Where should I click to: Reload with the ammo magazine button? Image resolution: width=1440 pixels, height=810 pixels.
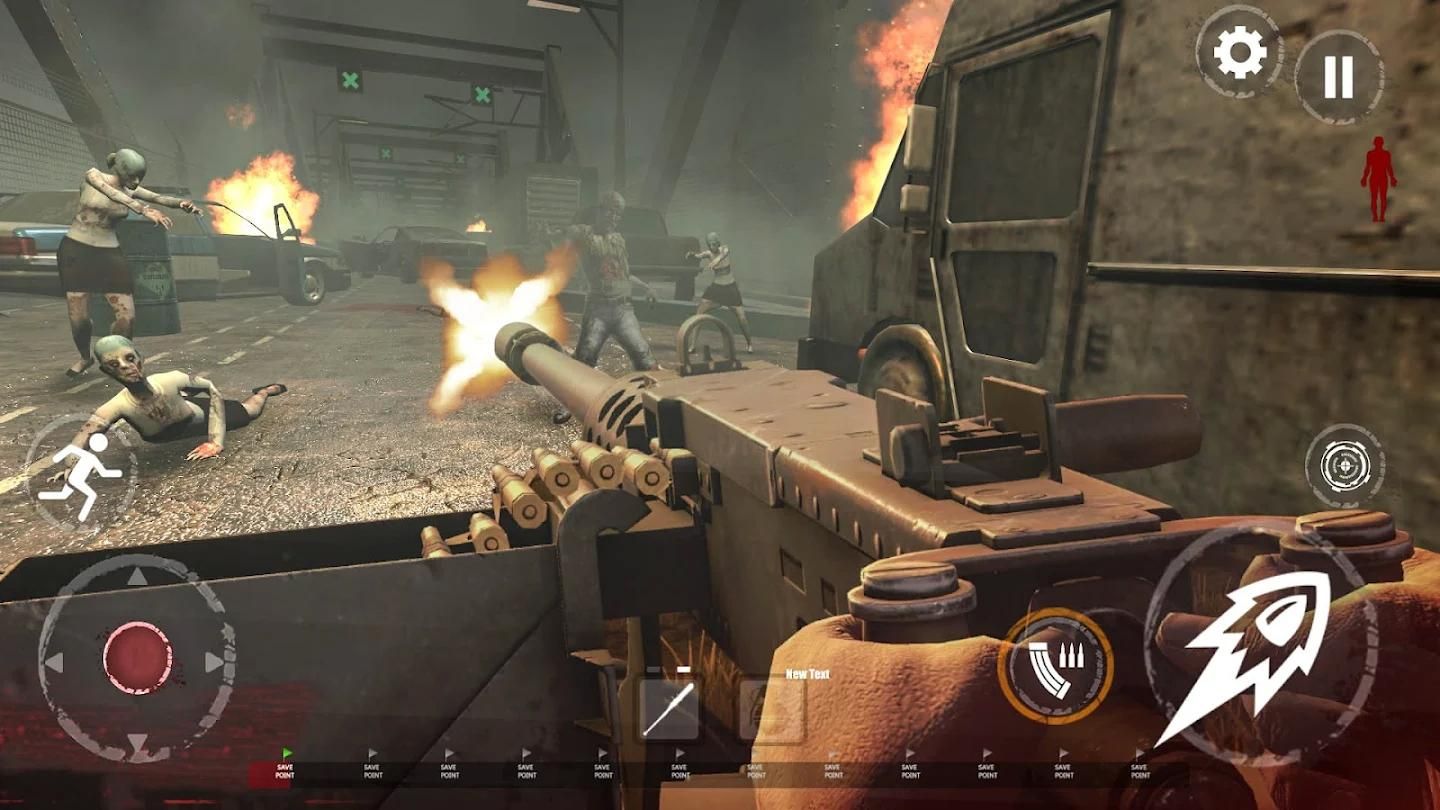click(x=1055, y=665)
